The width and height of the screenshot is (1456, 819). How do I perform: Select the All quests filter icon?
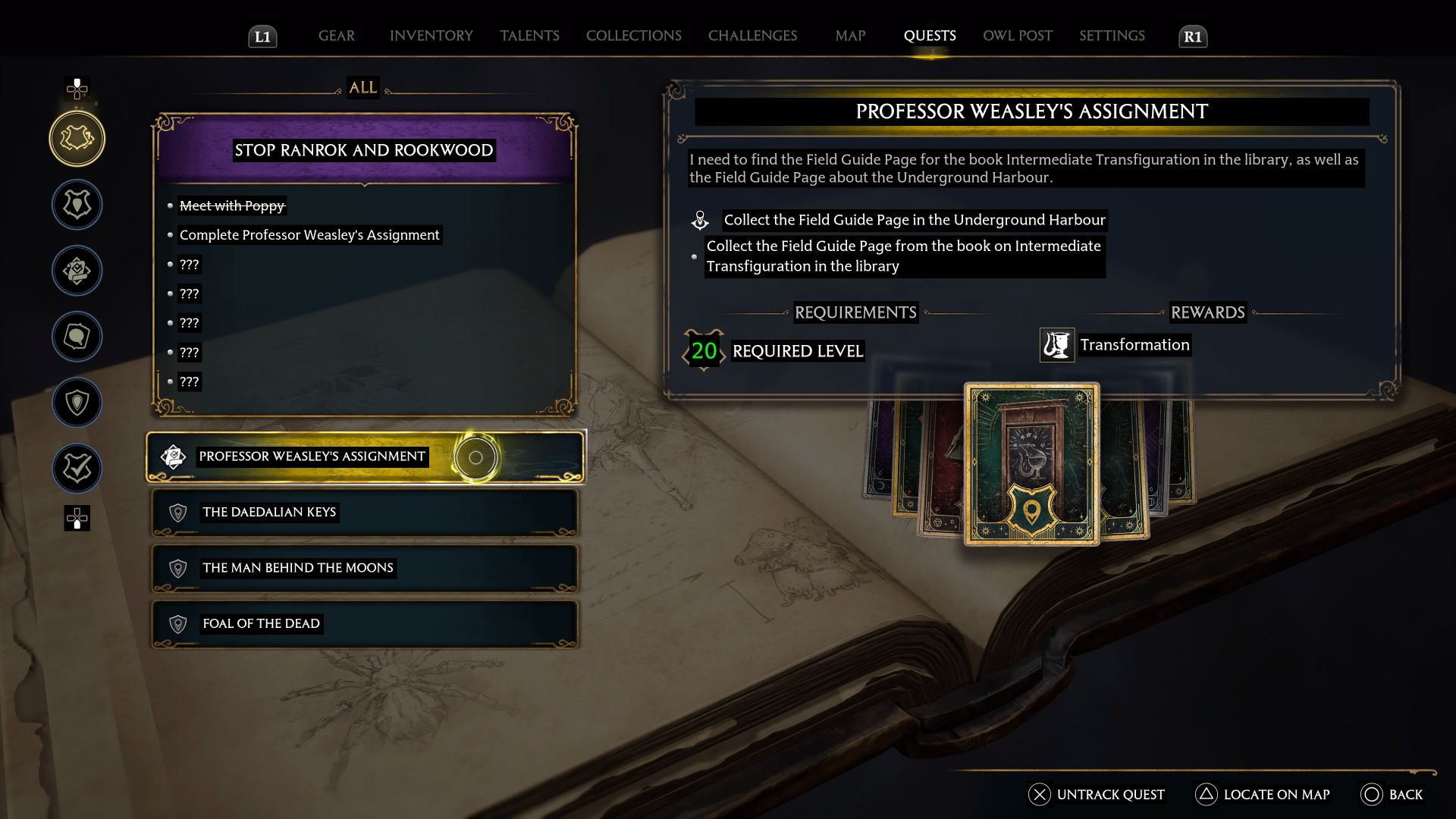[77, 139]
